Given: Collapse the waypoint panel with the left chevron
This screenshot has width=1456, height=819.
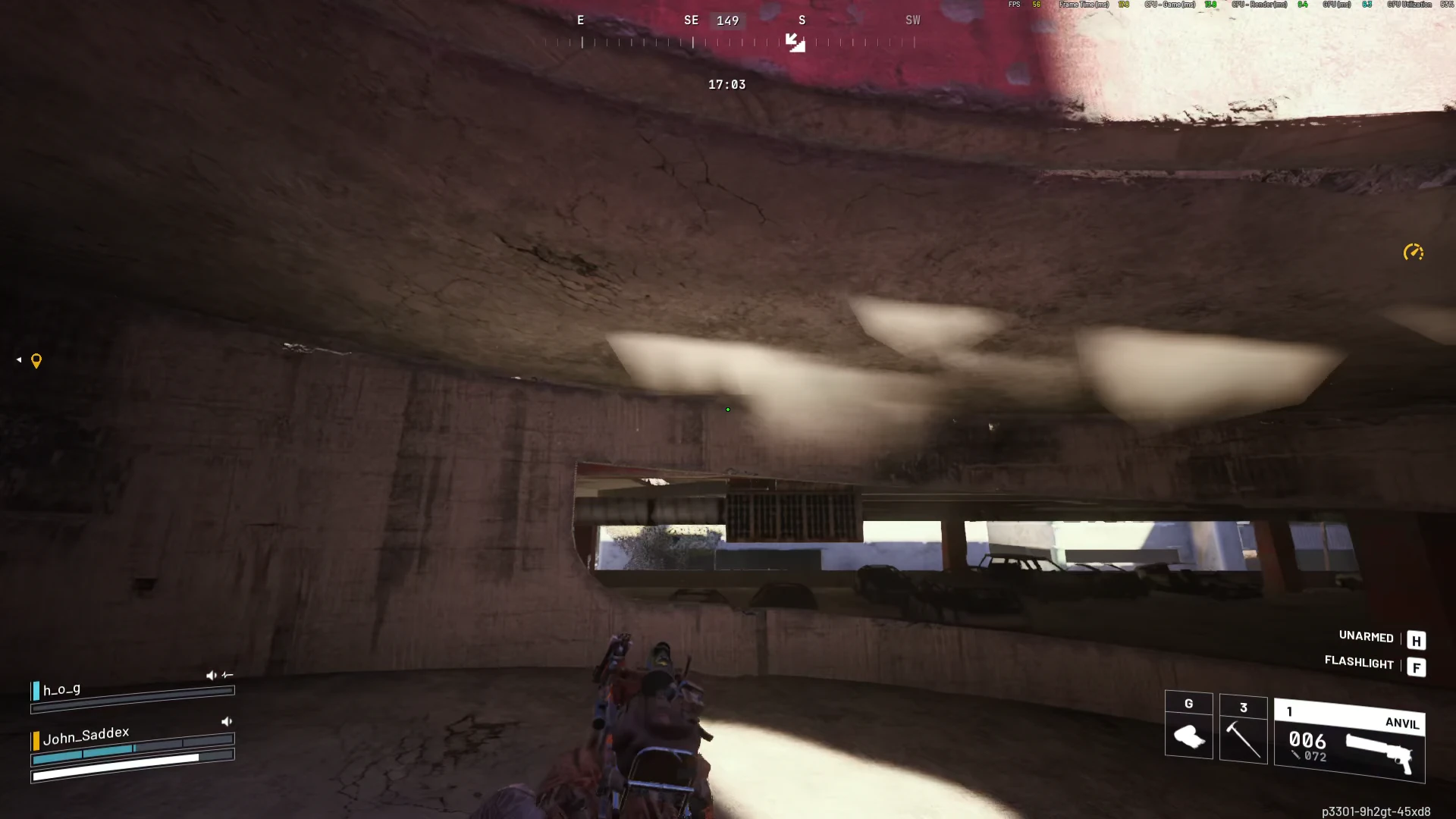Looking at the screenshot, I should pyautogui.click(x=18, y=359).
